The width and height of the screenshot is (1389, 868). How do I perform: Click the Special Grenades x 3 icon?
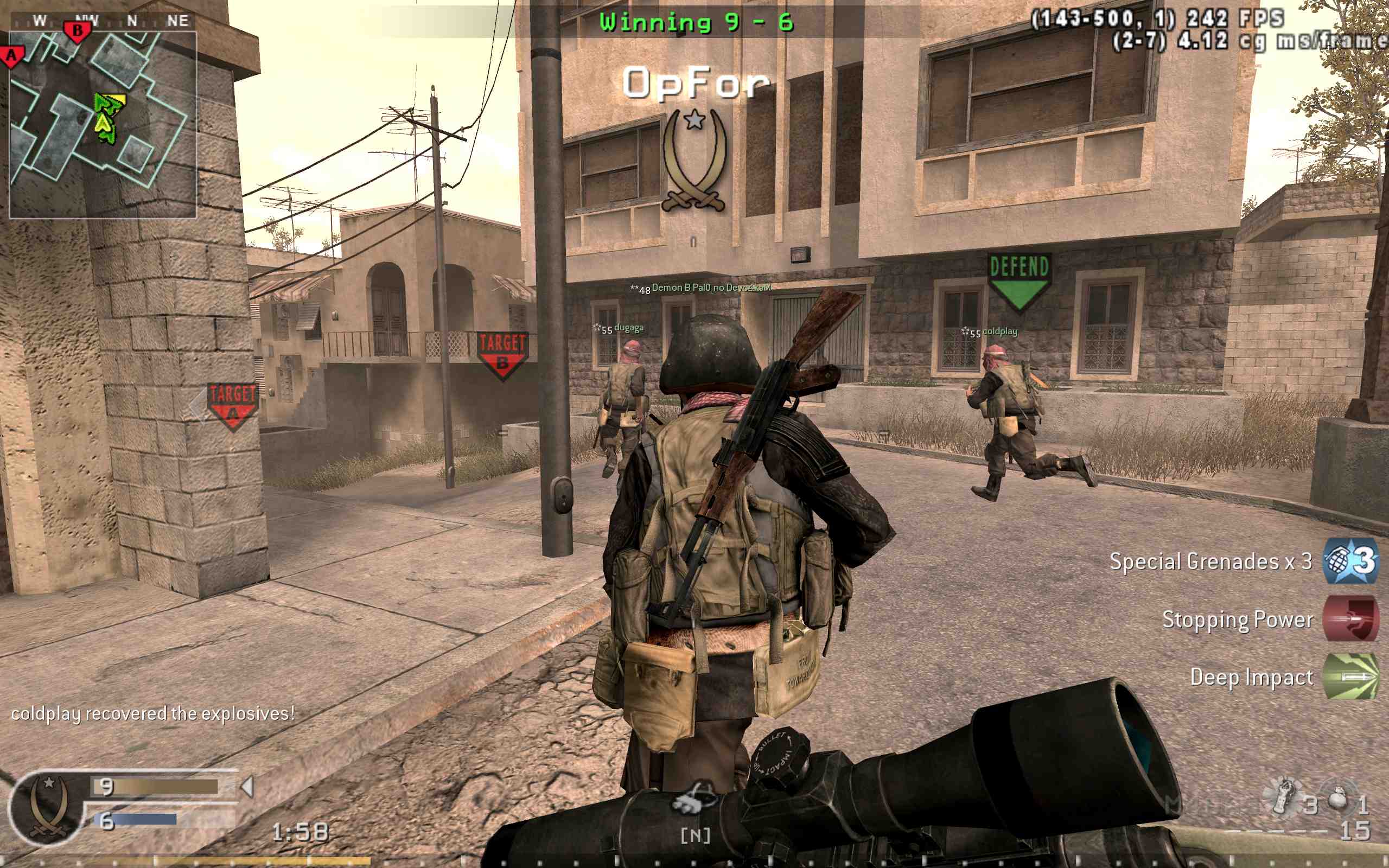click(1350, 563)
